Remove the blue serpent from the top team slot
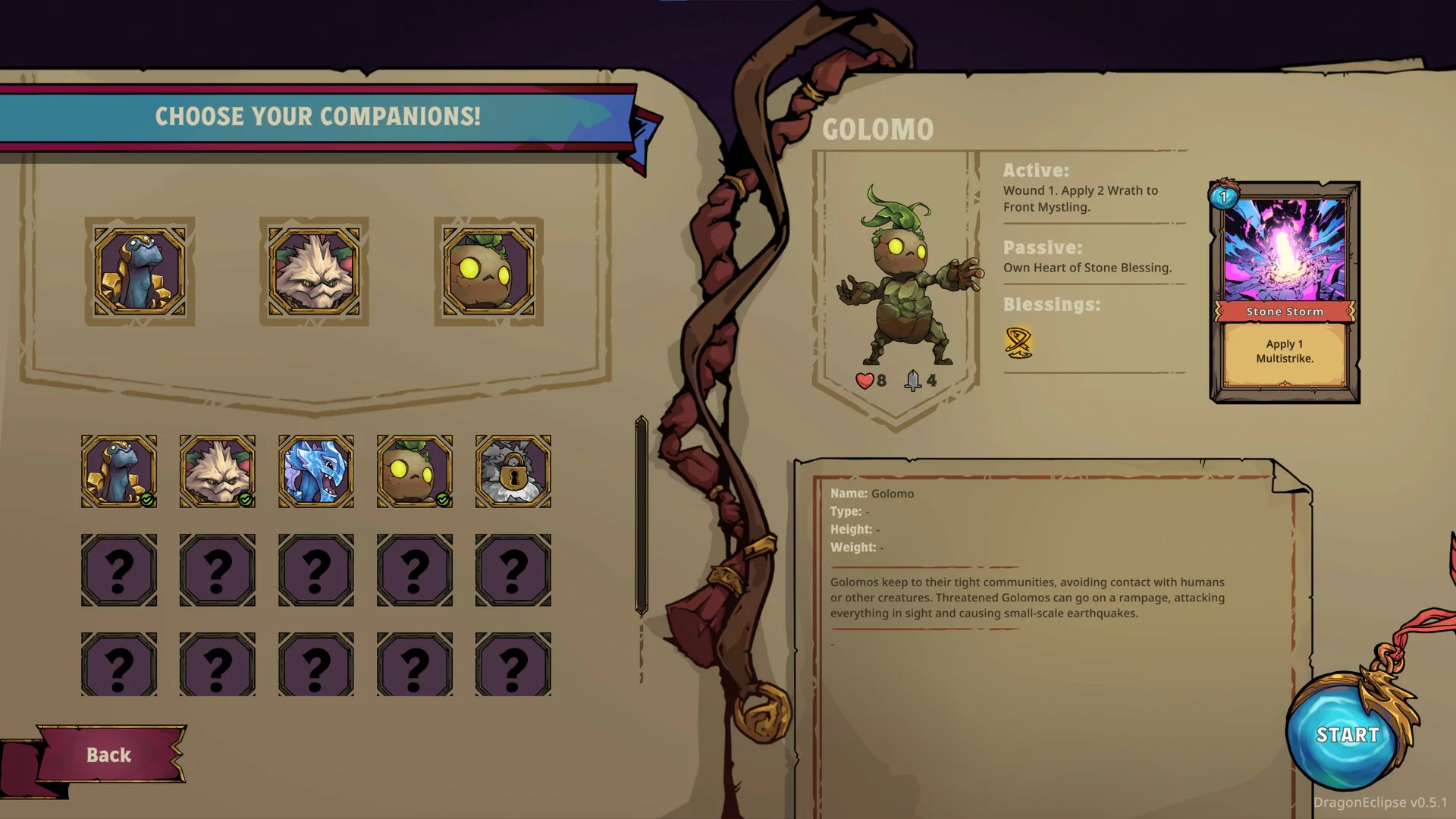This screenshot has height=819, width=1456. (x=140, y=271)
